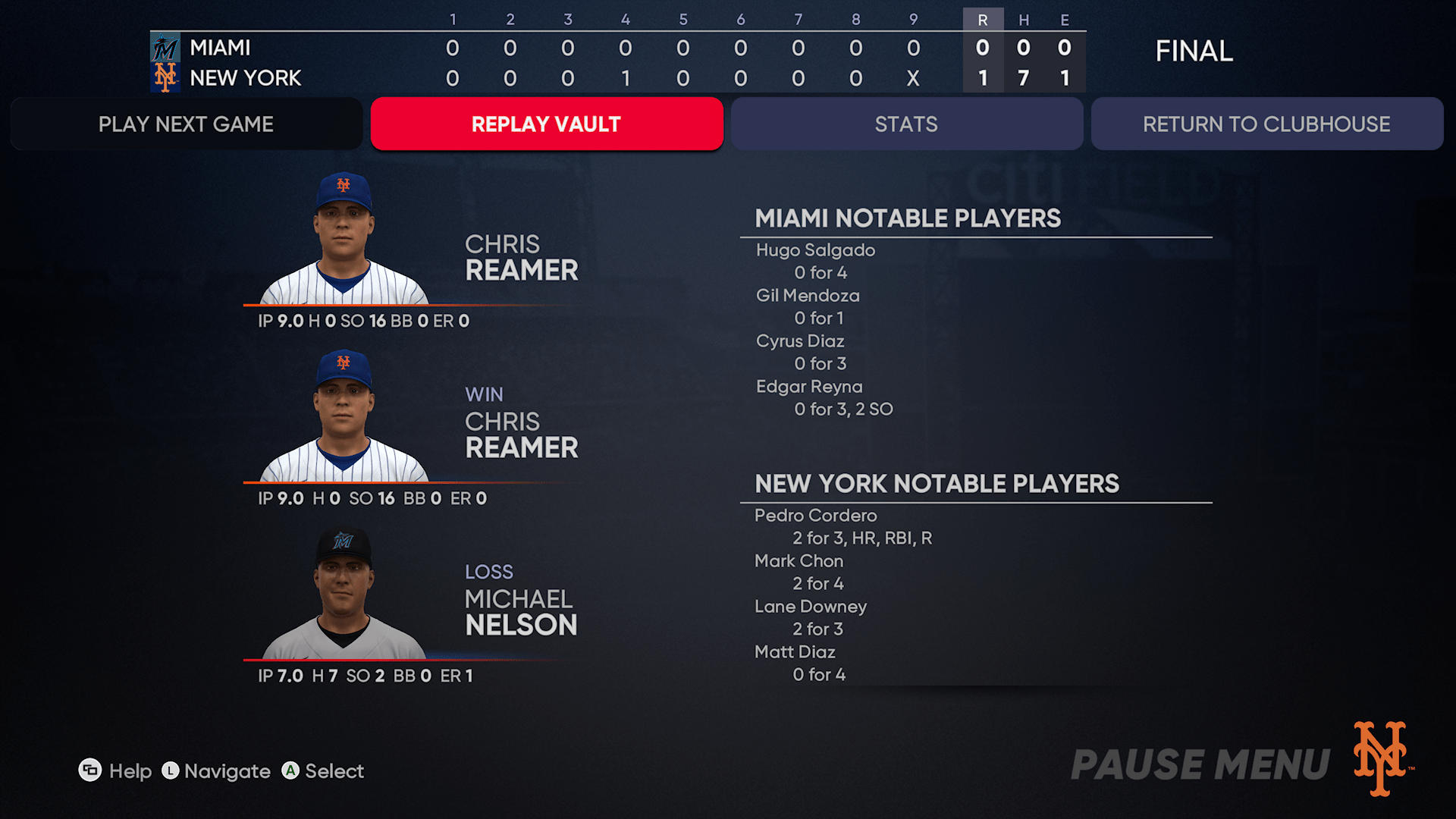Select Return to Clubhouse
The height and width of the screenshot is (819, 1456).
pyautogui.click(x=1266, y=124)
